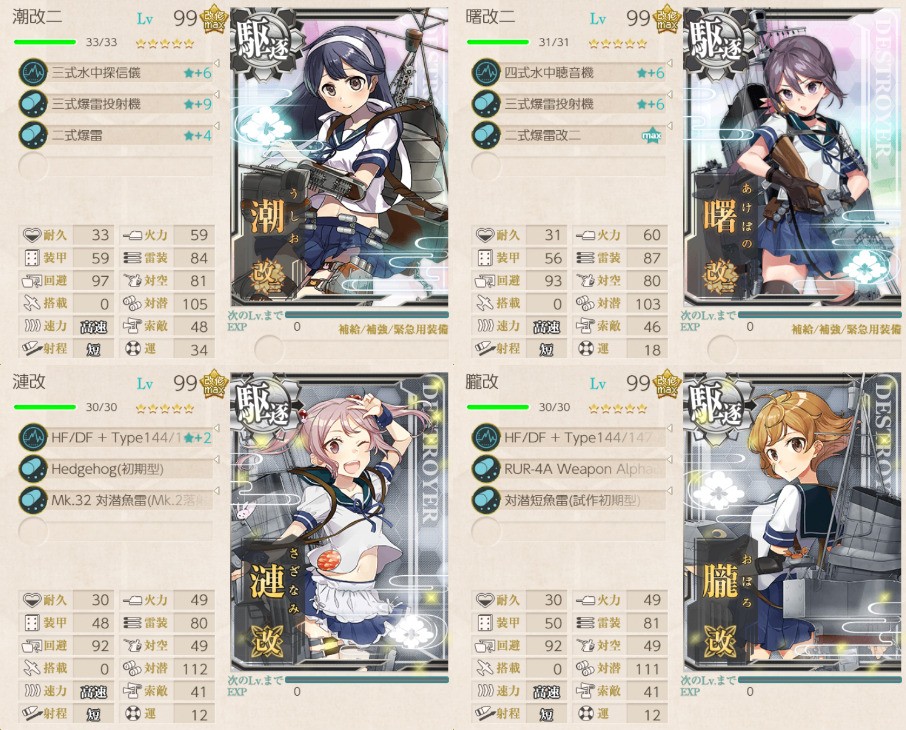The width and height of the screenshot is (906, 730).
Task: Select the 曙 (Akebono) ship card
Action: (x=792, y=160)
